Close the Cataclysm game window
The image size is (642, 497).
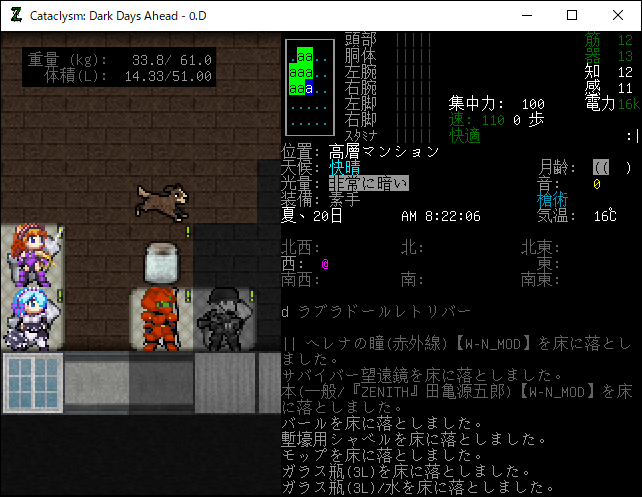click(x=618, y=15)
